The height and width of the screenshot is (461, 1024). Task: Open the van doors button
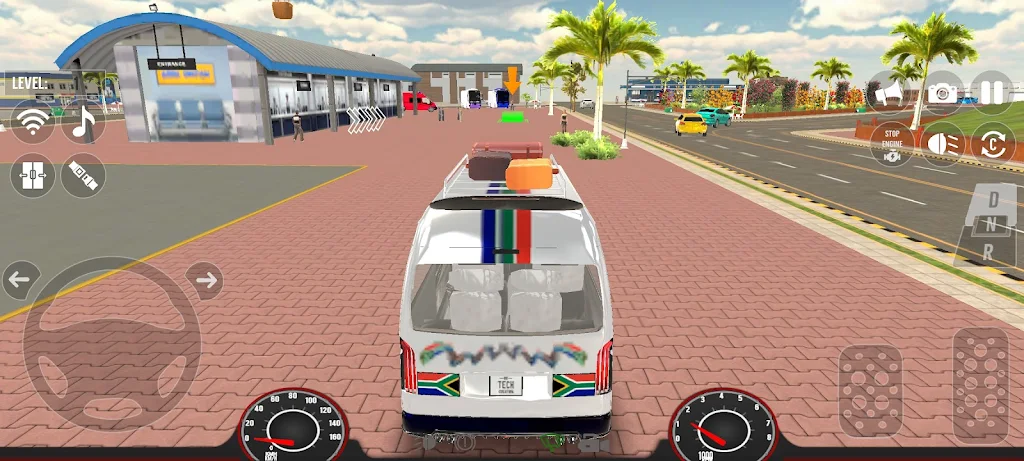[x=33, y=176]
